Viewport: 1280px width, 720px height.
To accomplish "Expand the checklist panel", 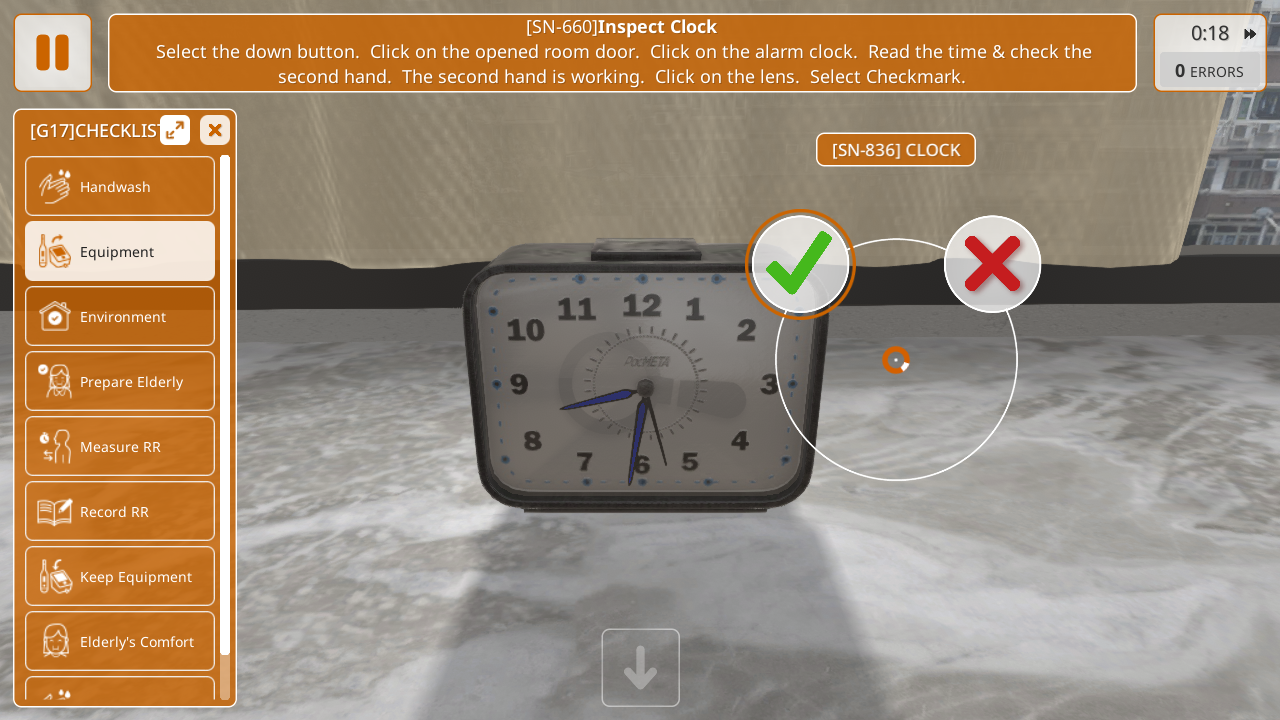I will coord(175,130).
